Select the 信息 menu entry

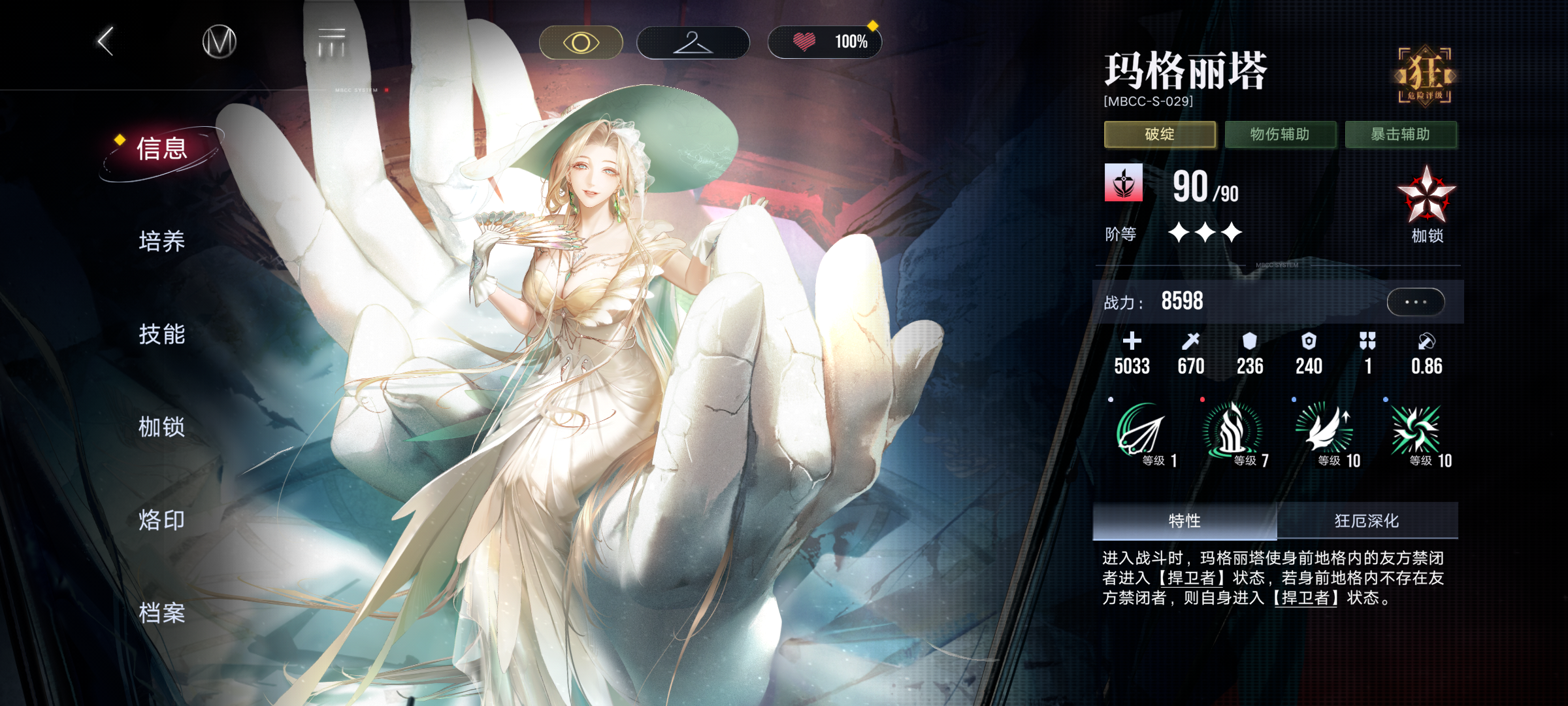click(162, 149)
